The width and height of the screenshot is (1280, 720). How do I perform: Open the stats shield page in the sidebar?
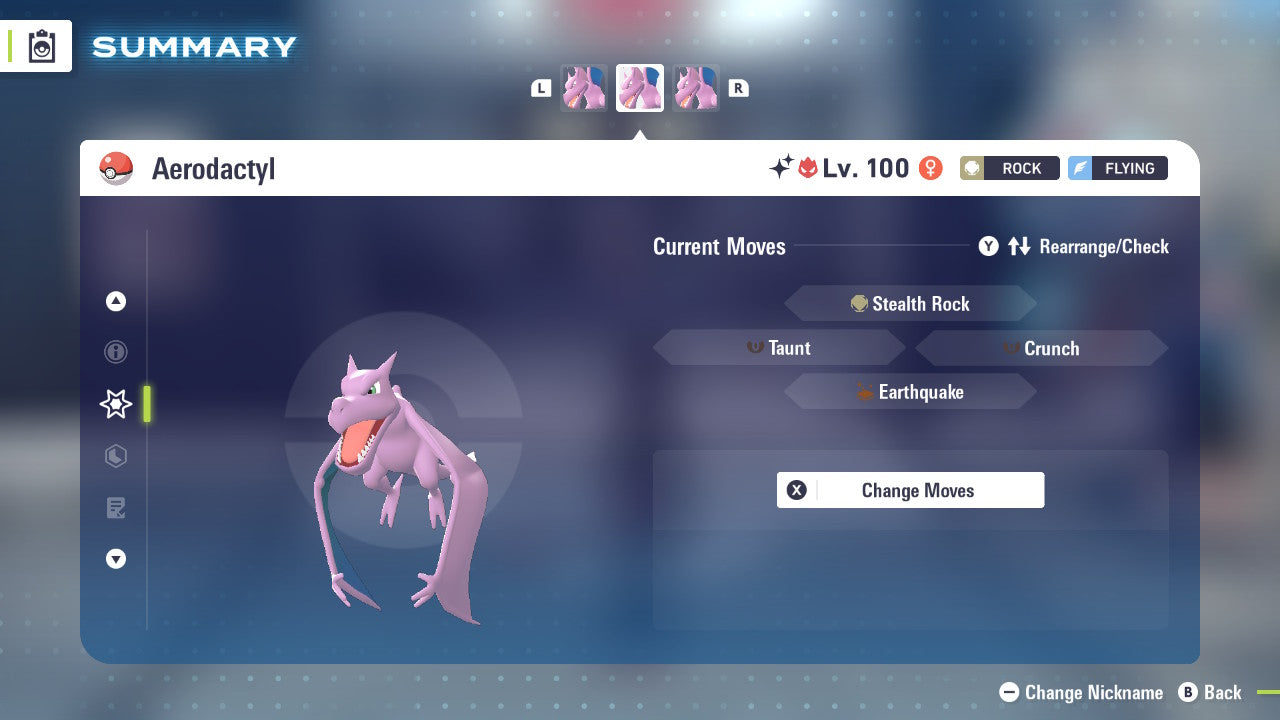[x=116, y=456]
